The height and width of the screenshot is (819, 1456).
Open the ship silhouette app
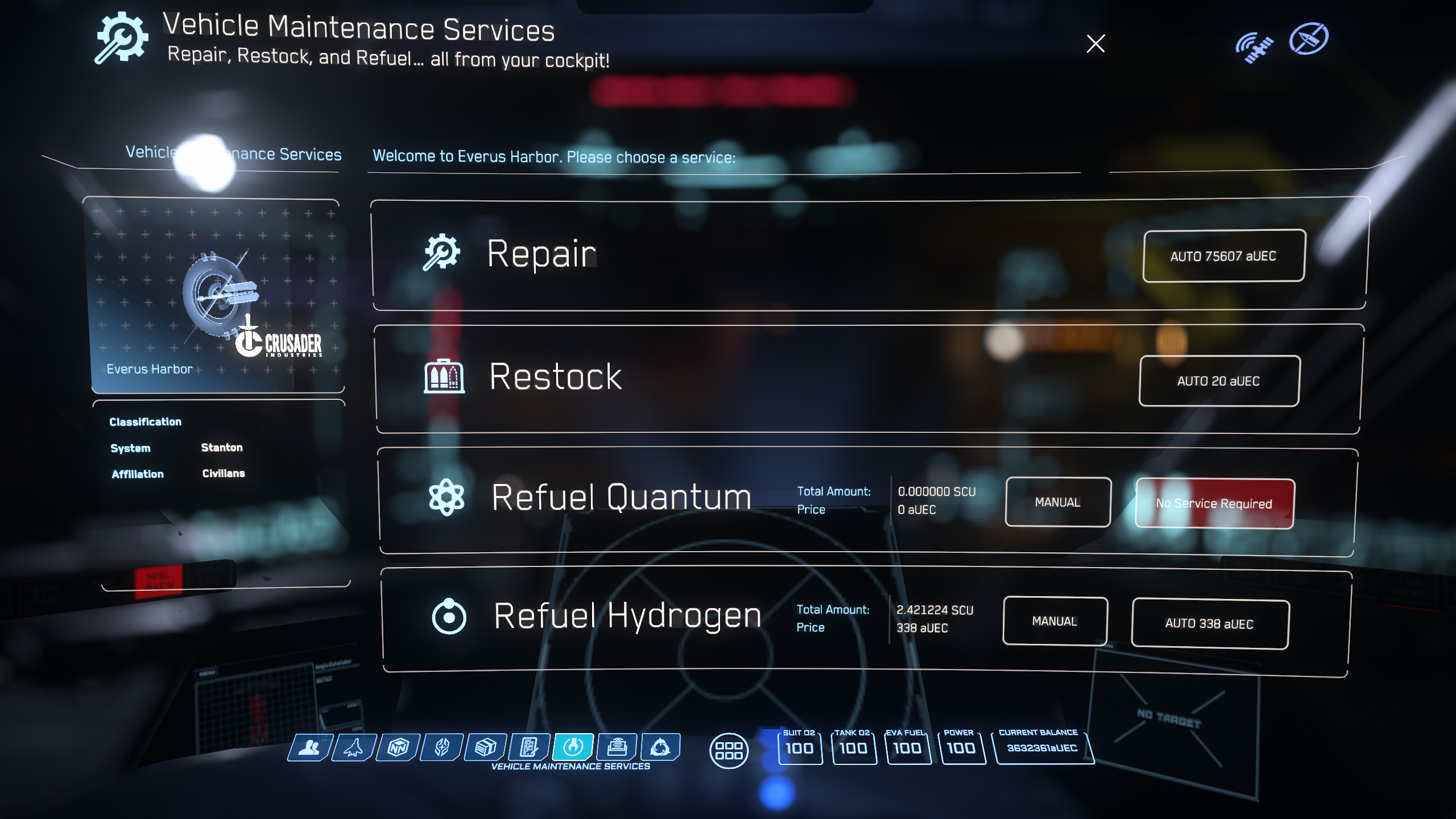[354, 747]
